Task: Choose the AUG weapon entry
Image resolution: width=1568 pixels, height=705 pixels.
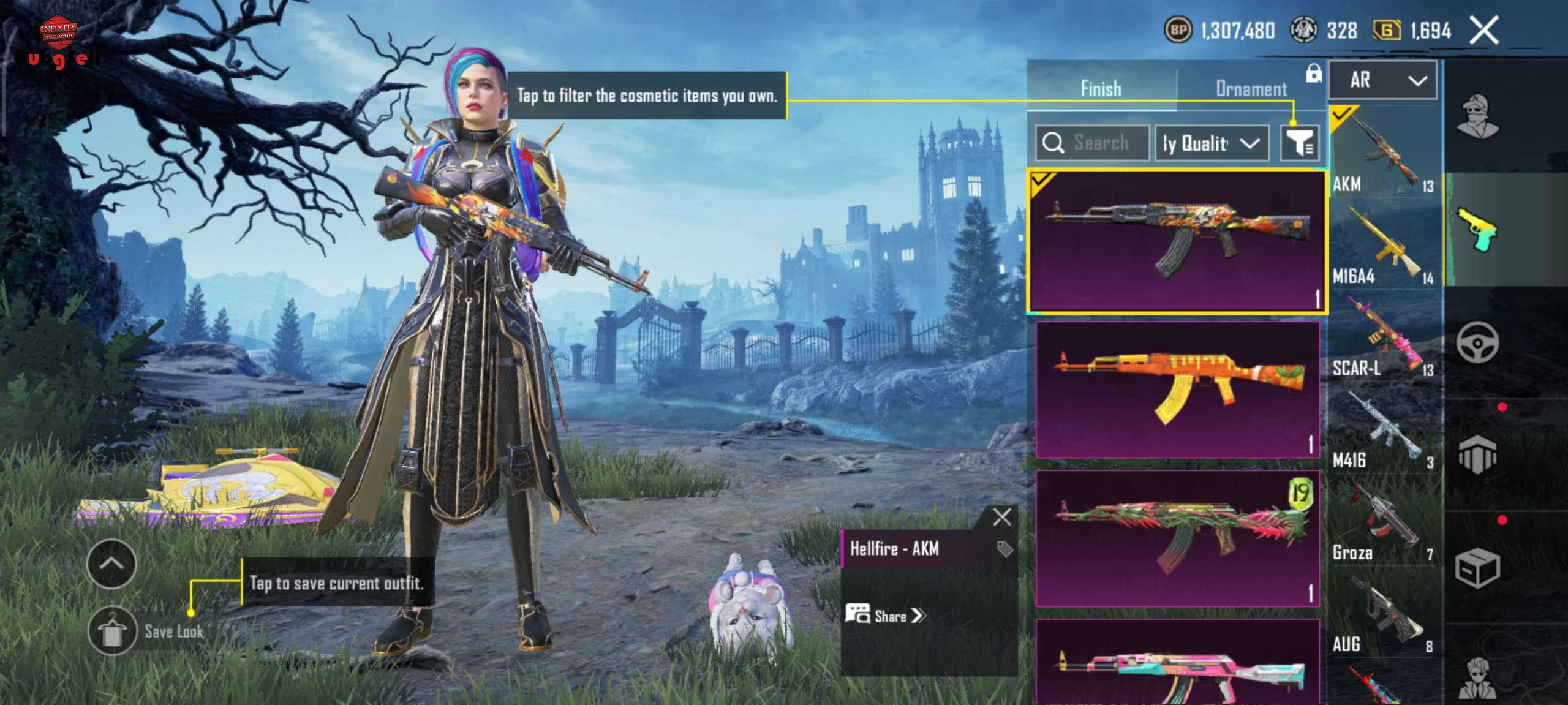Action: [x=1383, y=614]
